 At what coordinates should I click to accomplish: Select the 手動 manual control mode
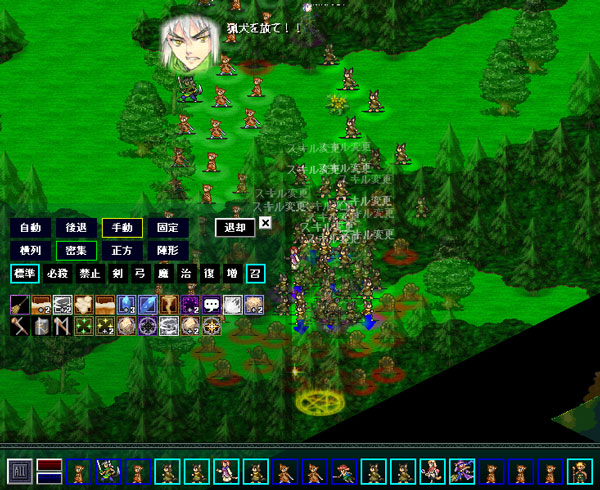coord(122,227)
